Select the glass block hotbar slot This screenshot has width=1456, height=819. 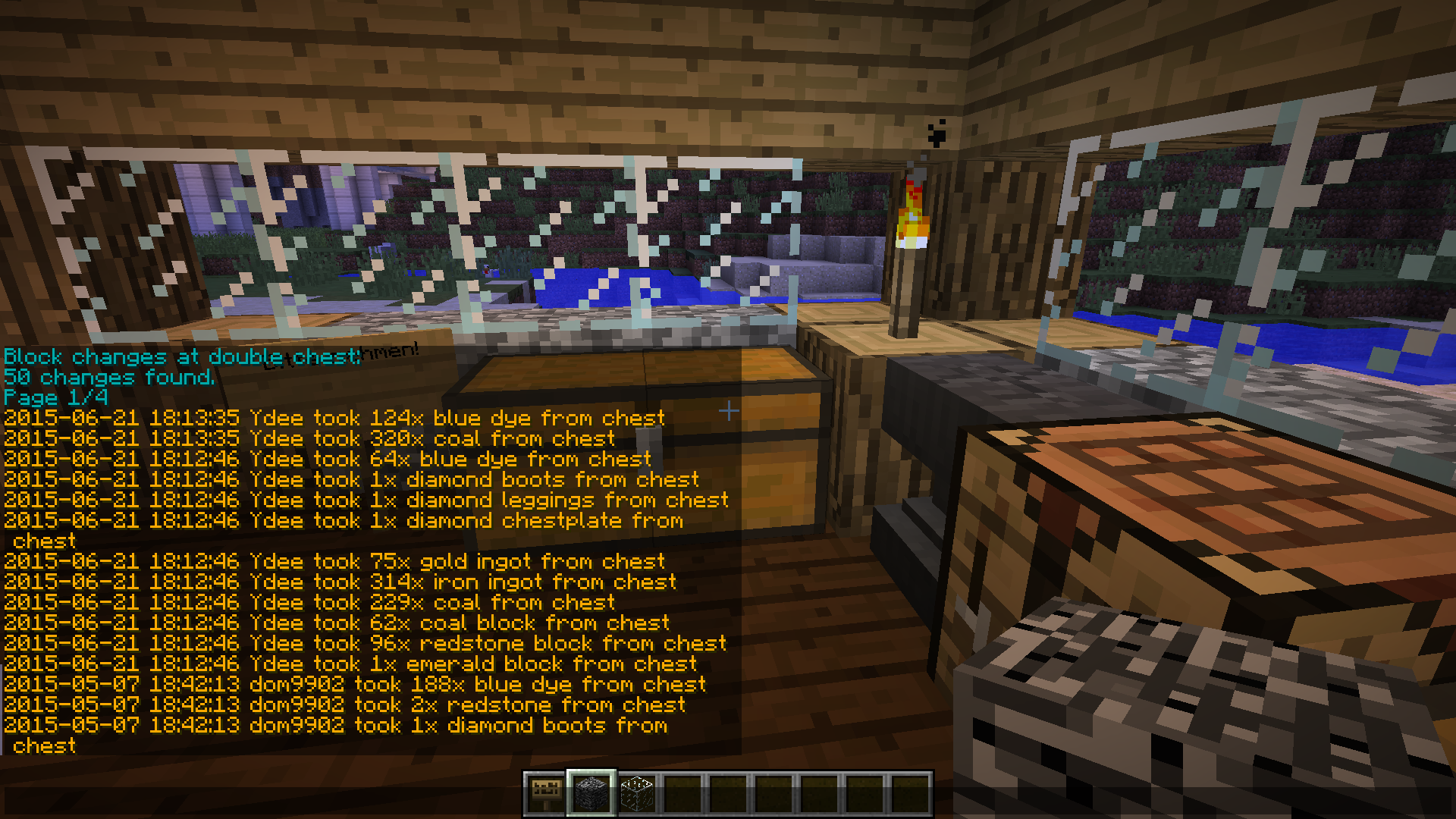[x=637, y=793]
